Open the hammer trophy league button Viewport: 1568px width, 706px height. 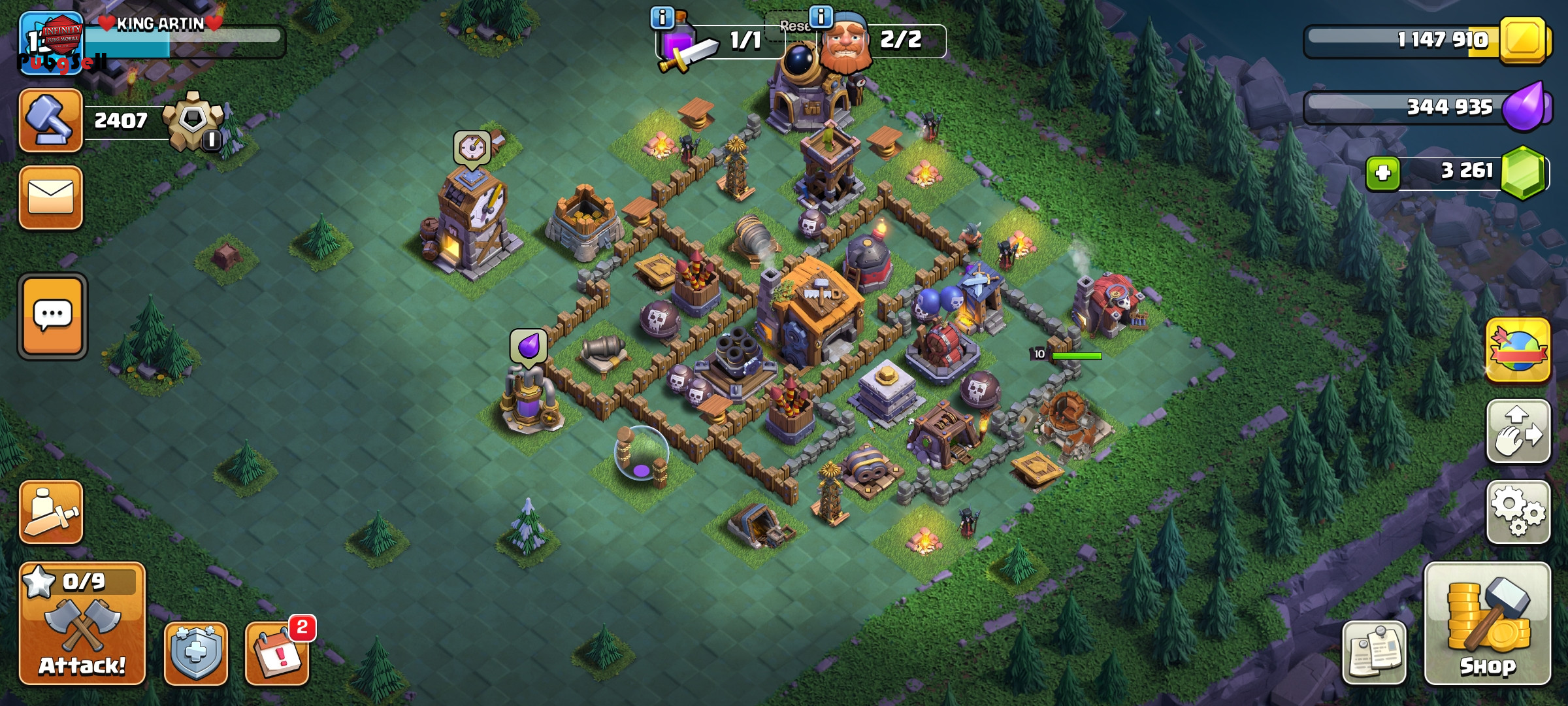click(51, 120)
